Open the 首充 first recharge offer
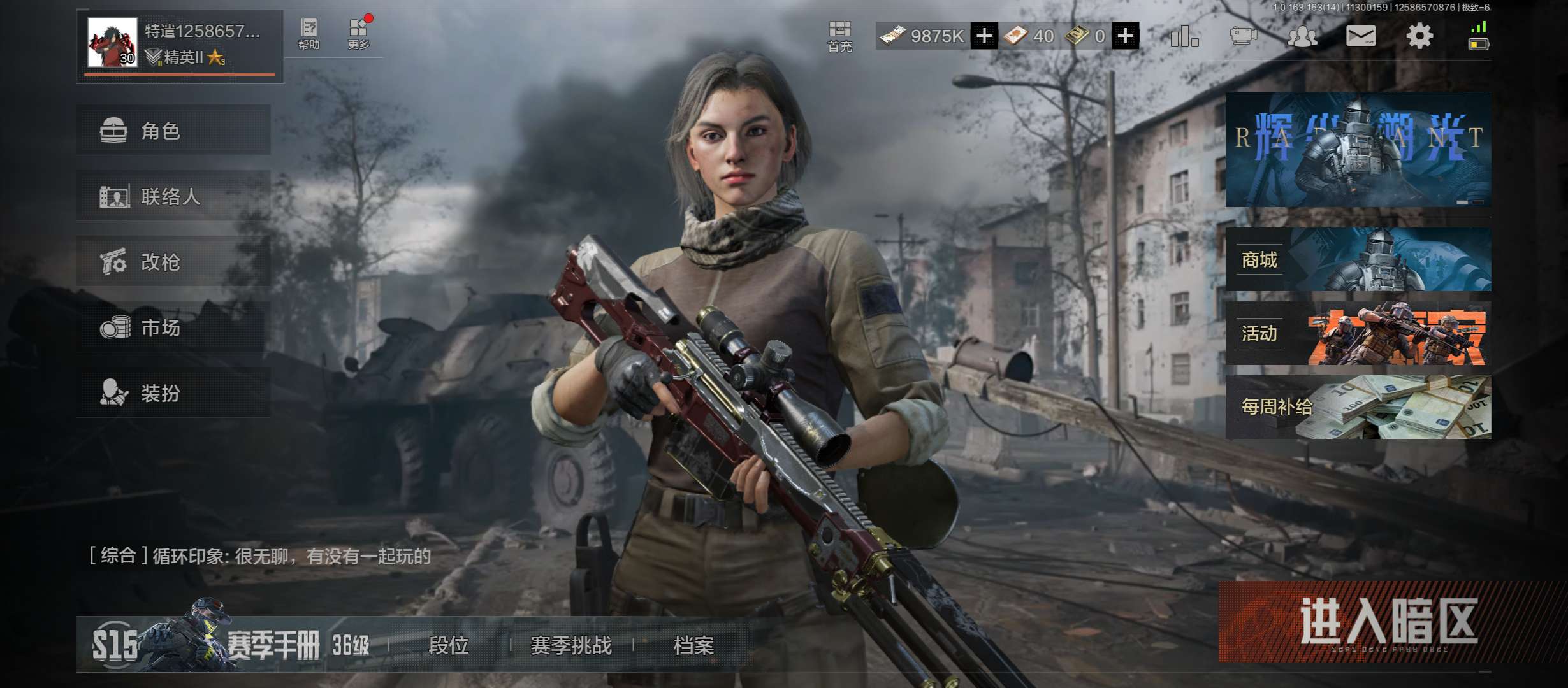Viewport: 1568px width, 688px height. (839, 36)
